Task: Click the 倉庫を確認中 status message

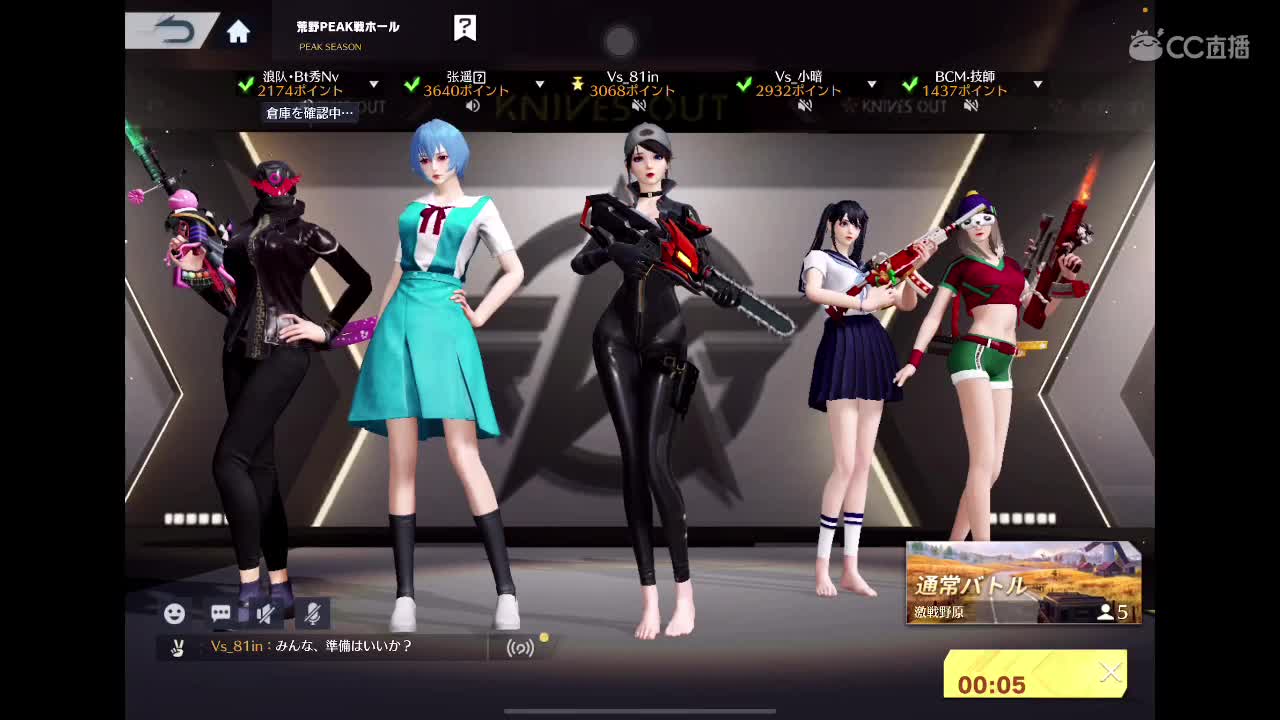Action: pyautogui.click(x=310, y=113)
